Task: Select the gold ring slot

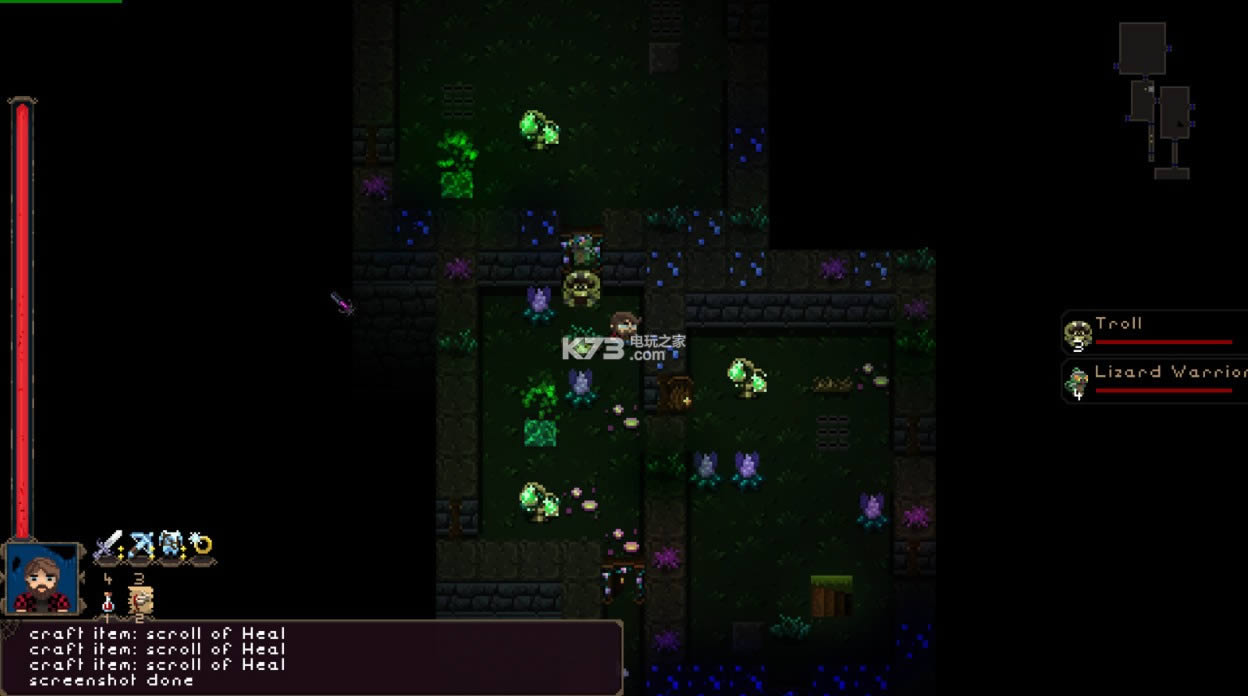Action: [x=201, y=546]
